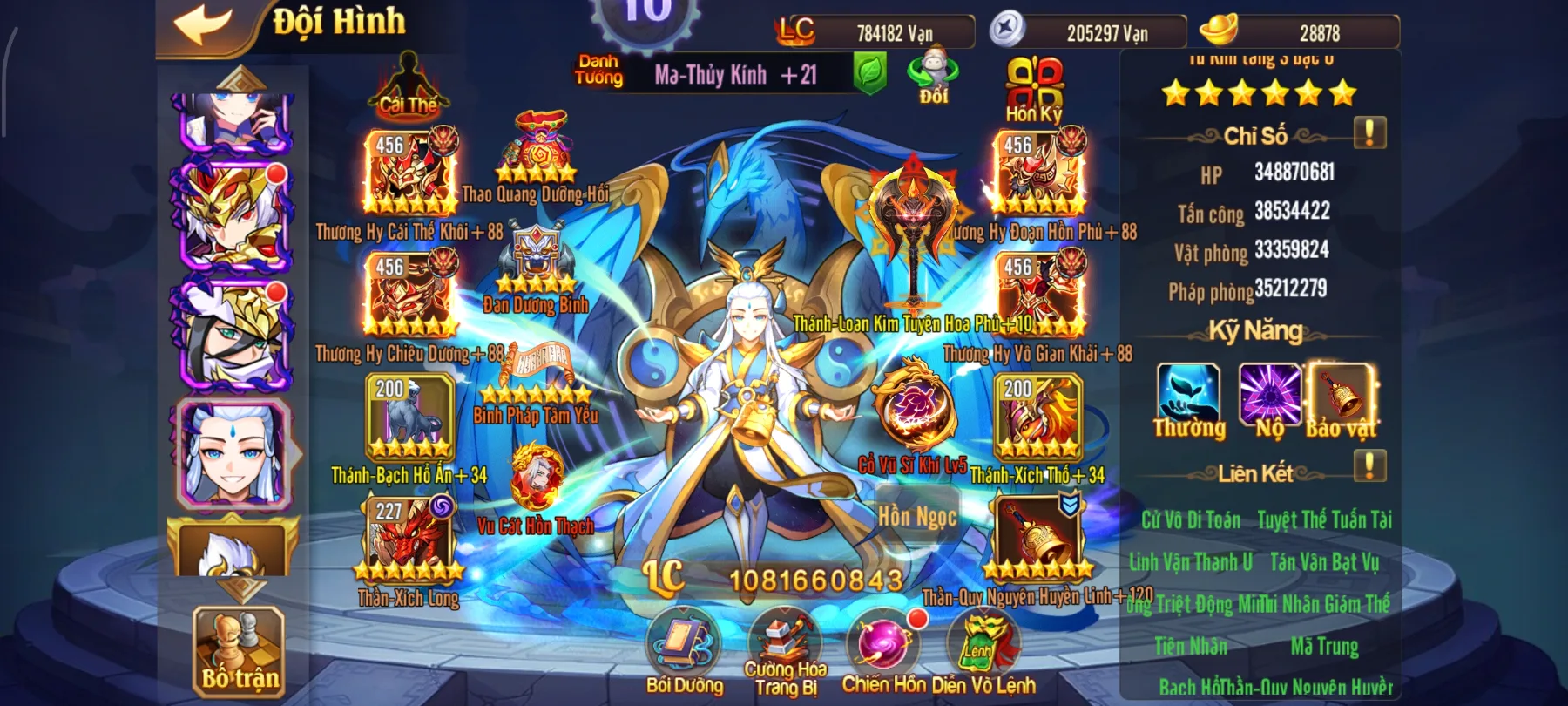The height and width of the screenshot is (706, 1568).
Task: Select the top-left hero portrait thumbnail
Action: pos(231,118)
